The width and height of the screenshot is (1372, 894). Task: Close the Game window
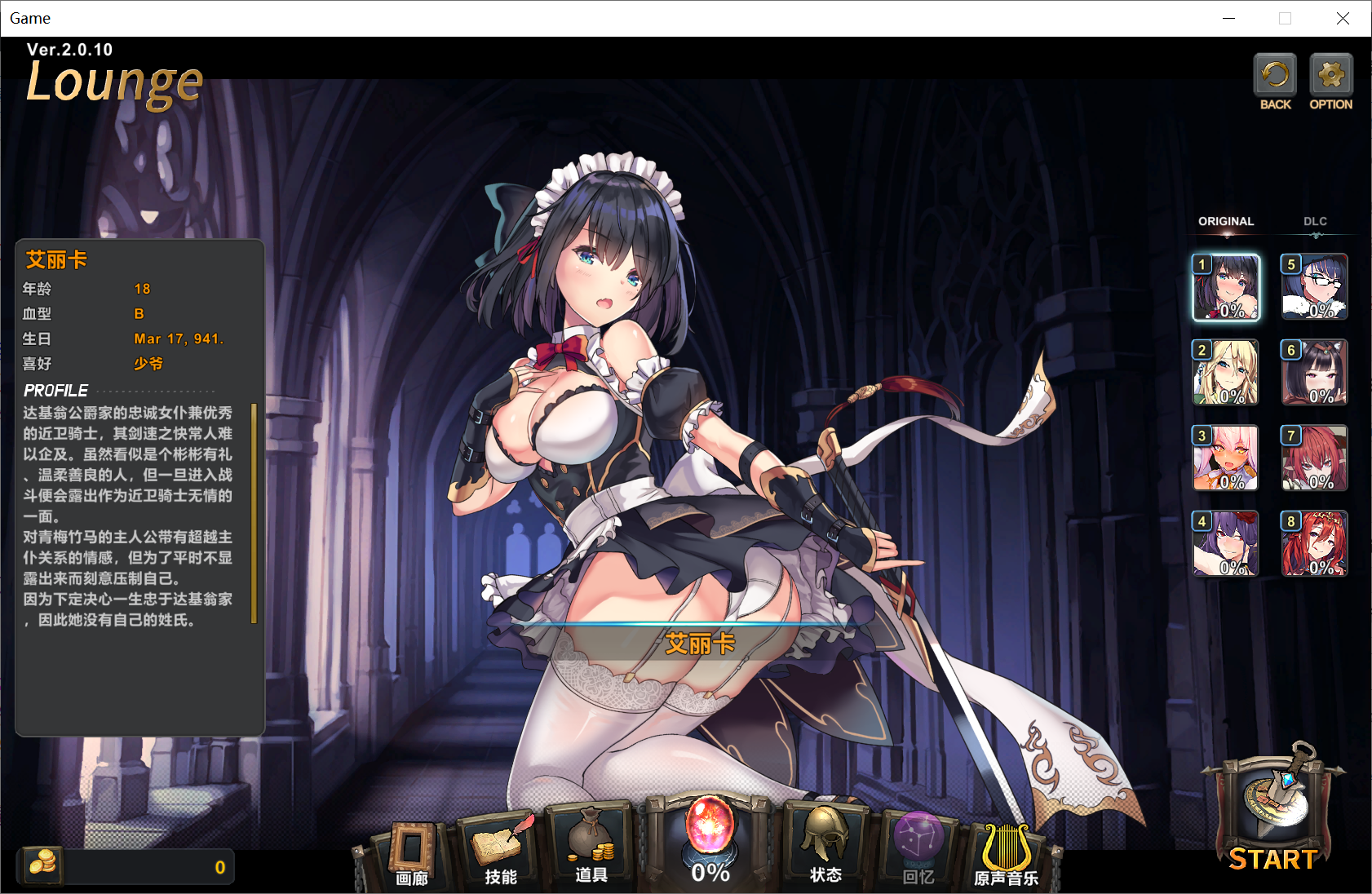click(1343, 19)
